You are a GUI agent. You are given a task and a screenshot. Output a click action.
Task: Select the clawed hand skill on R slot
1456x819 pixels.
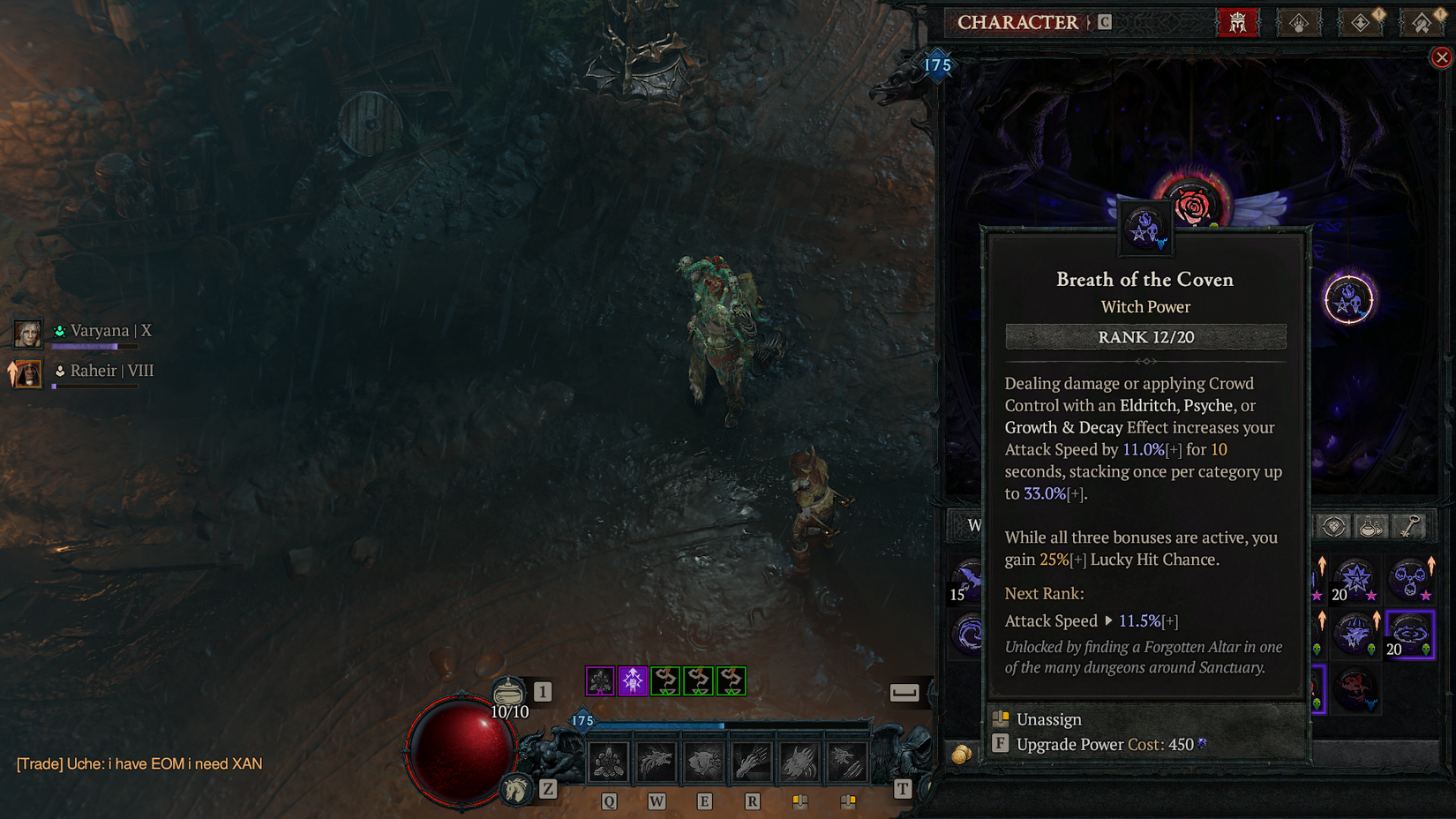click(750, 762)
